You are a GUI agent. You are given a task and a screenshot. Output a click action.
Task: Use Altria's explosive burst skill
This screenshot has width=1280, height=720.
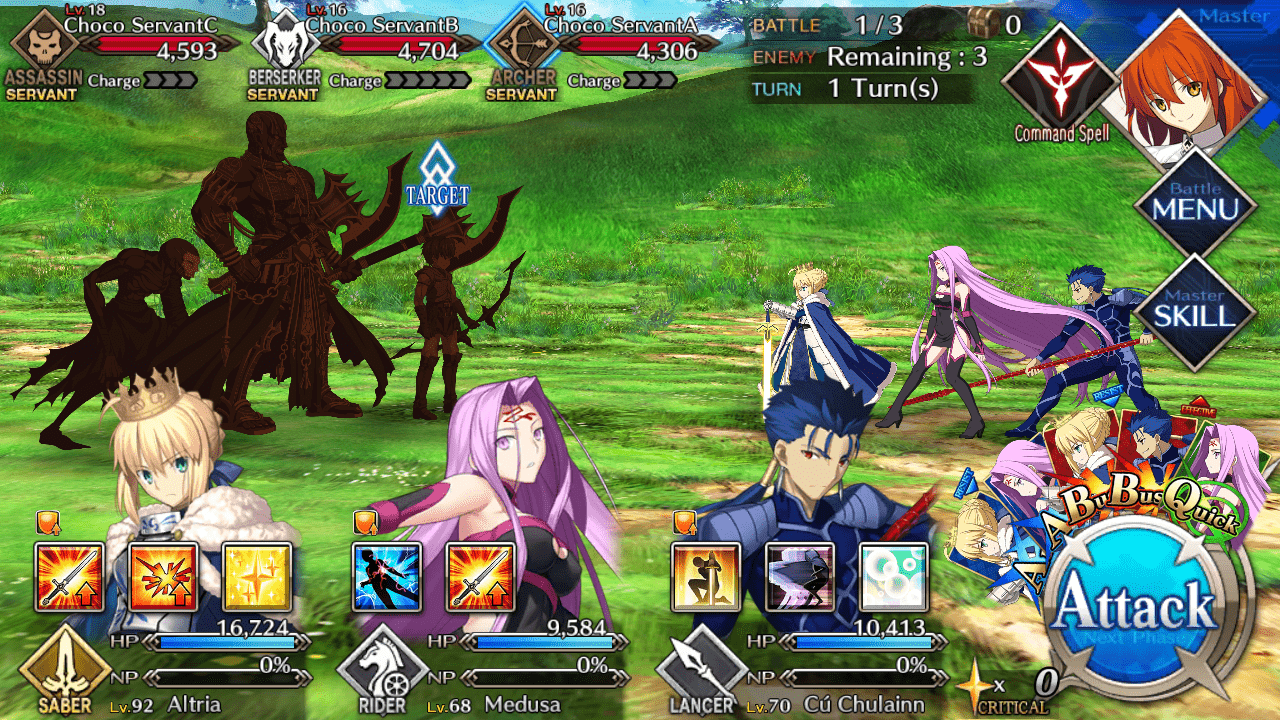pyautogui.click(x=163, y=577)
